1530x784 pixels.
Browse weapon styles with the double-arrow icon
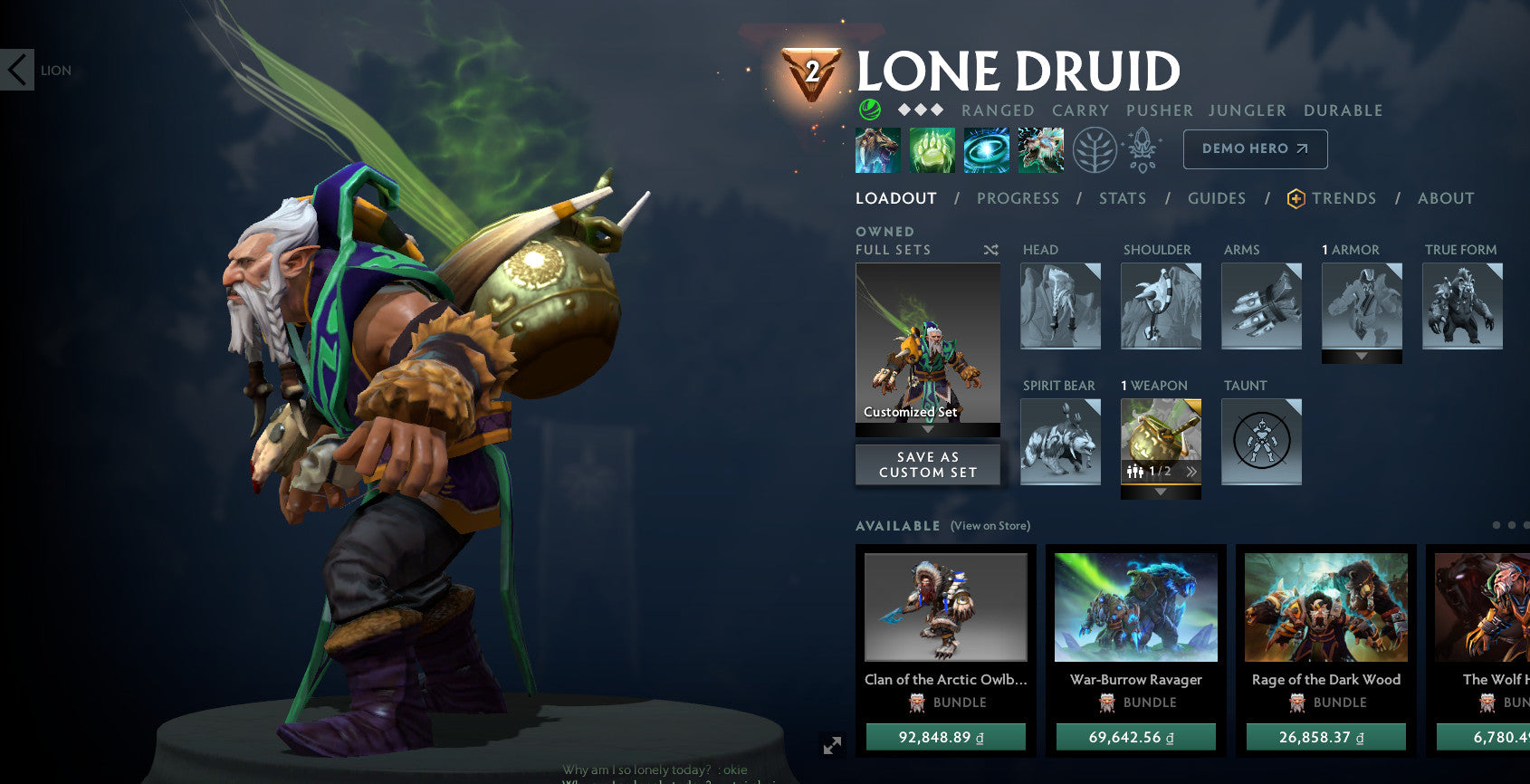(1191, 472)
